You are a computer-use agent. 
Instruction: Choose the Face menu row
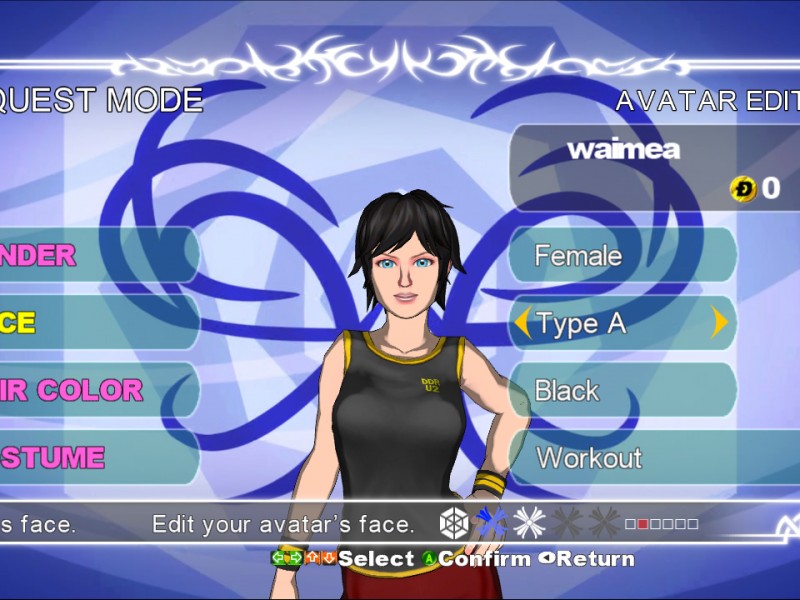pyautogui.click(x=95, y=322)
